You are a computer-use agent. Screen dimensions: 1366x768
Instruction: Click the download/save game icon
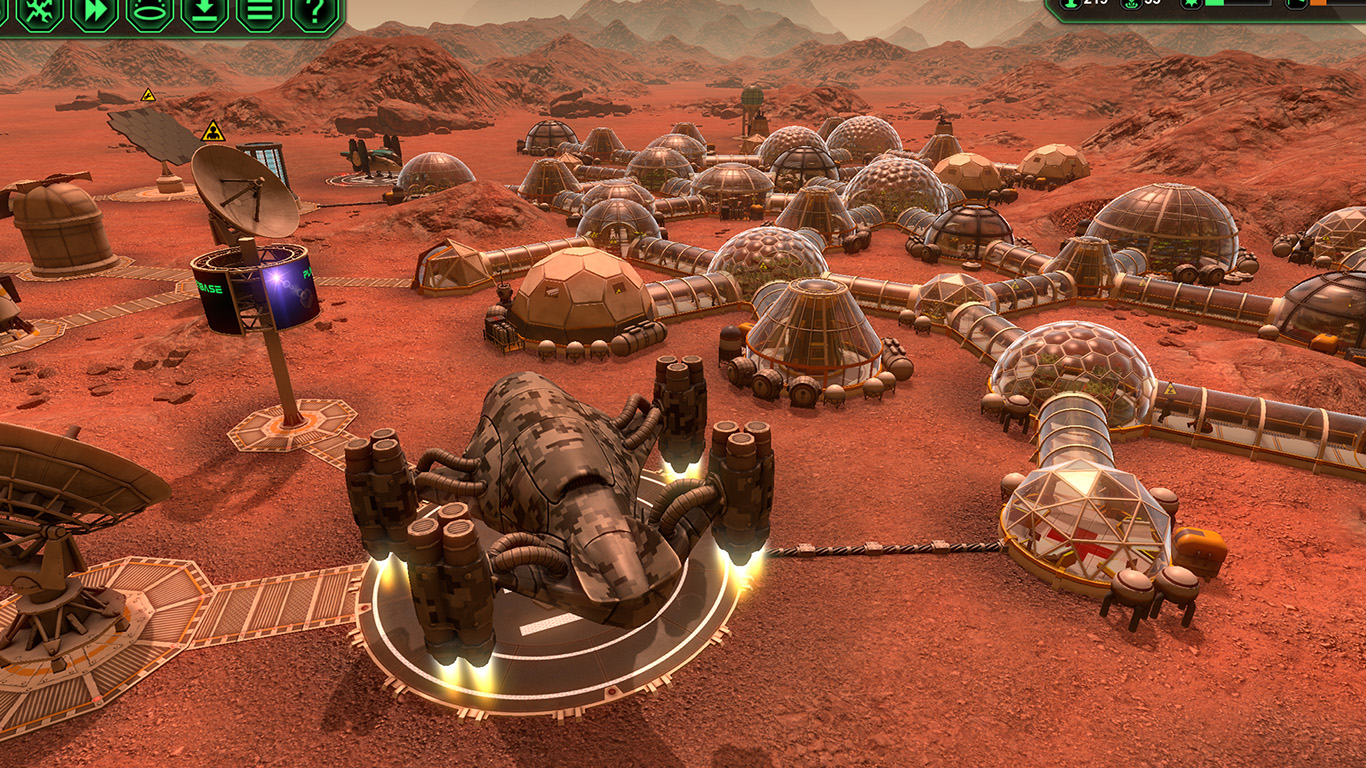pos(203,14)
